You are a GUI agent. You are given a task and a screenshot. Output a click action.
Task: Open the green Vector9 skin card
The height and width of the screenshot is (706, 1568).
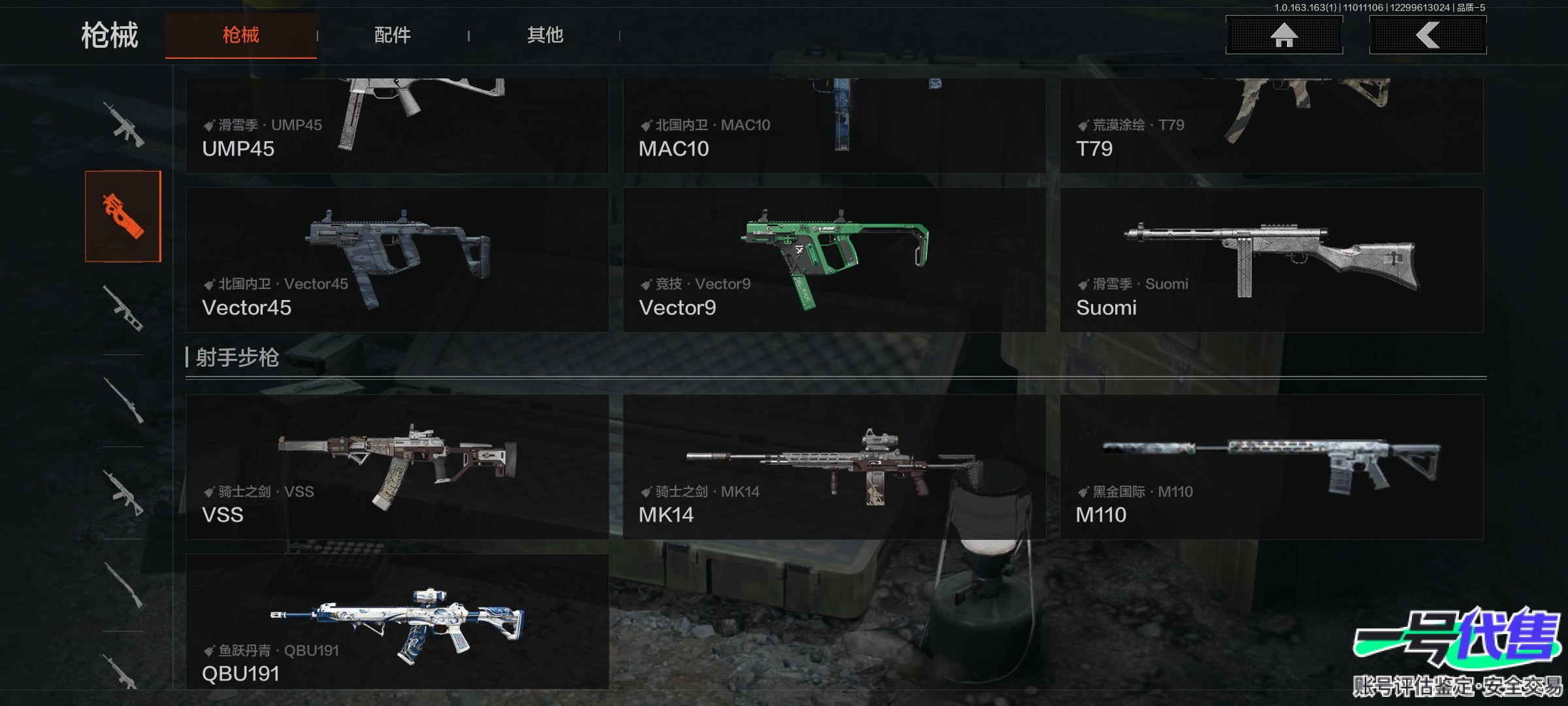tap(834, 260)
